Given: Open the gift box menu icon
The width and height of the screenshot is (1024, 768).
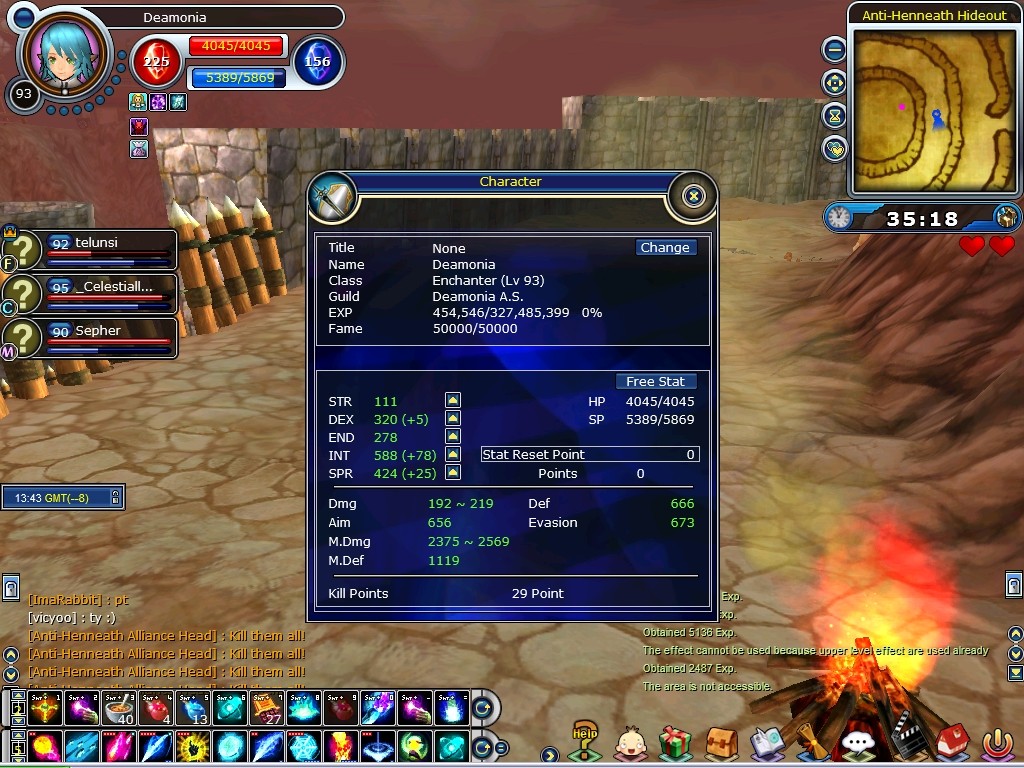Looking at the screenshot, I should tap(675, 742).
